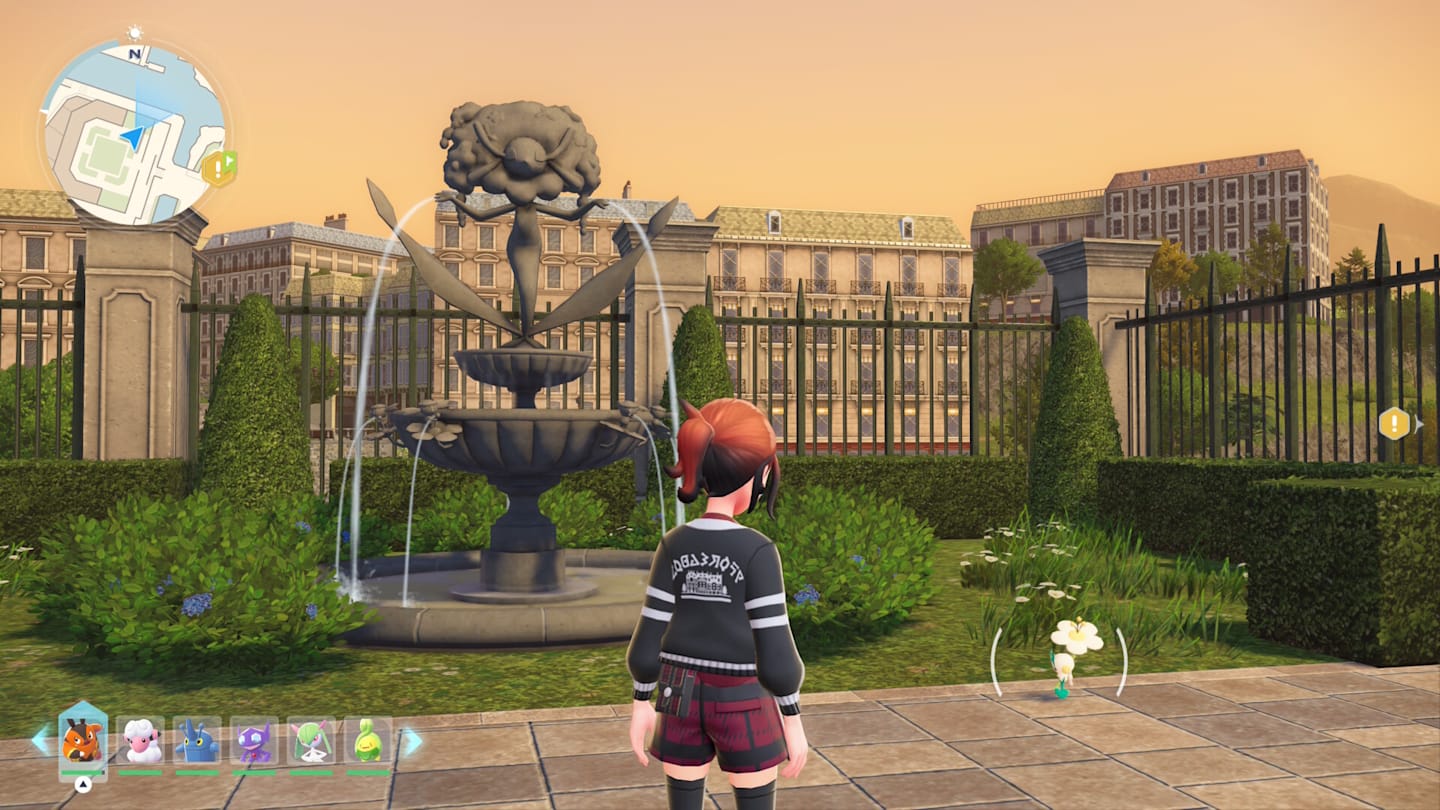This screenshot has width=1440, height=810.
Task: Click the yellow exclamation objective marker at right
Action: pyautogui.click(x=1394, y=423)
